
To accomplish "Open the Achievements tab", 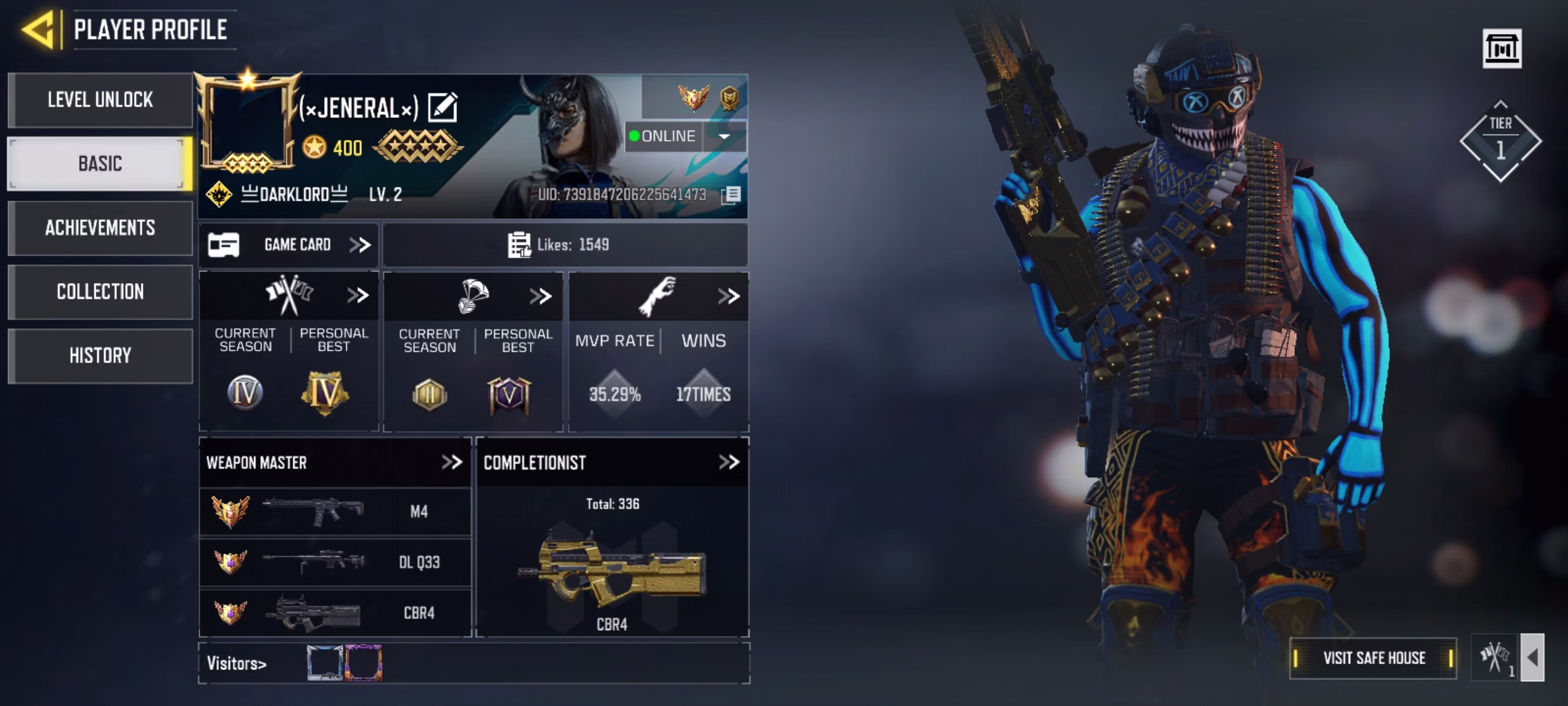I will click(100, 227).
